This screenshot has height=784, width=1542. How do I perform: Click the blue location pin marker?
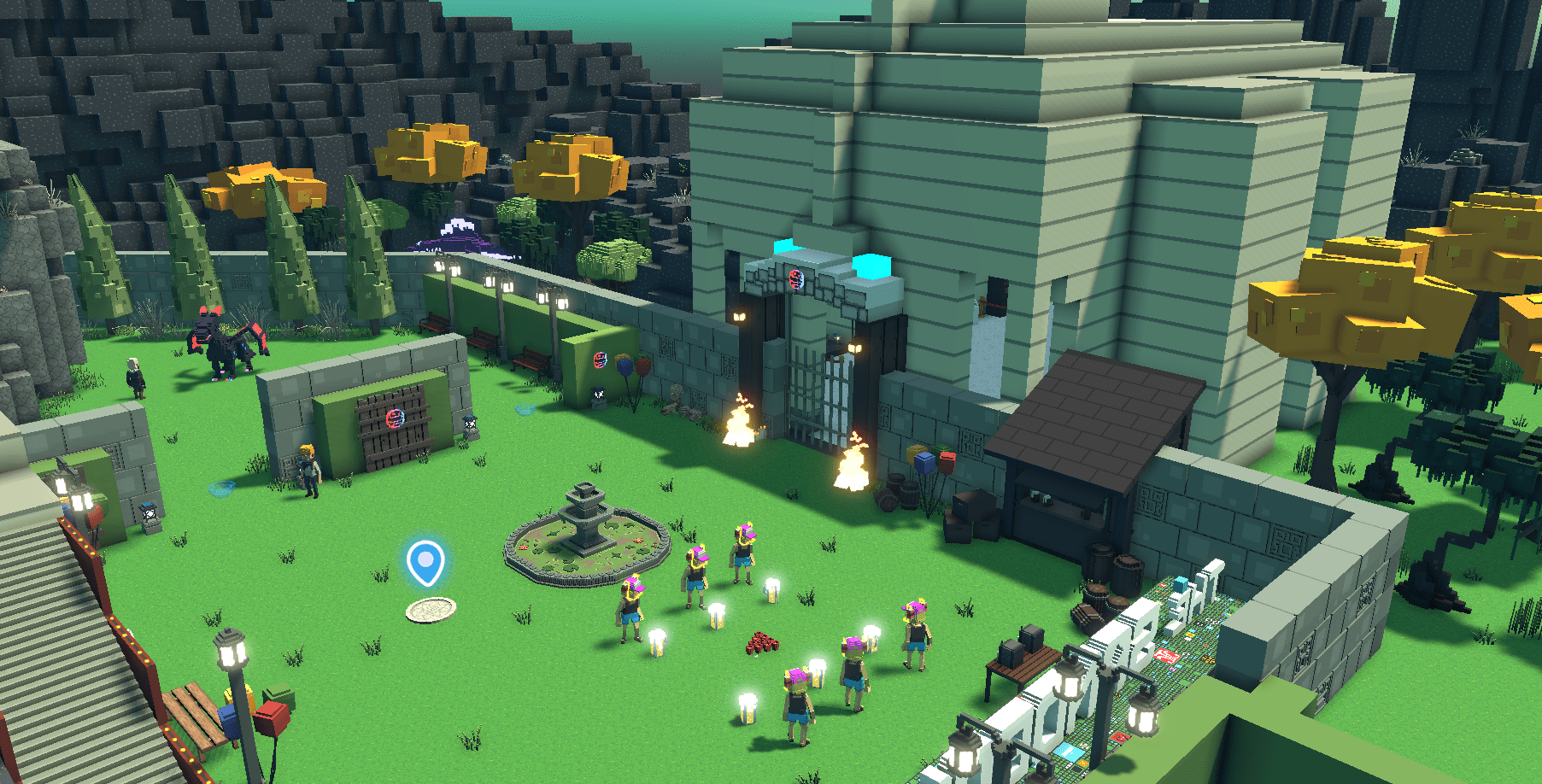point(425,562)
